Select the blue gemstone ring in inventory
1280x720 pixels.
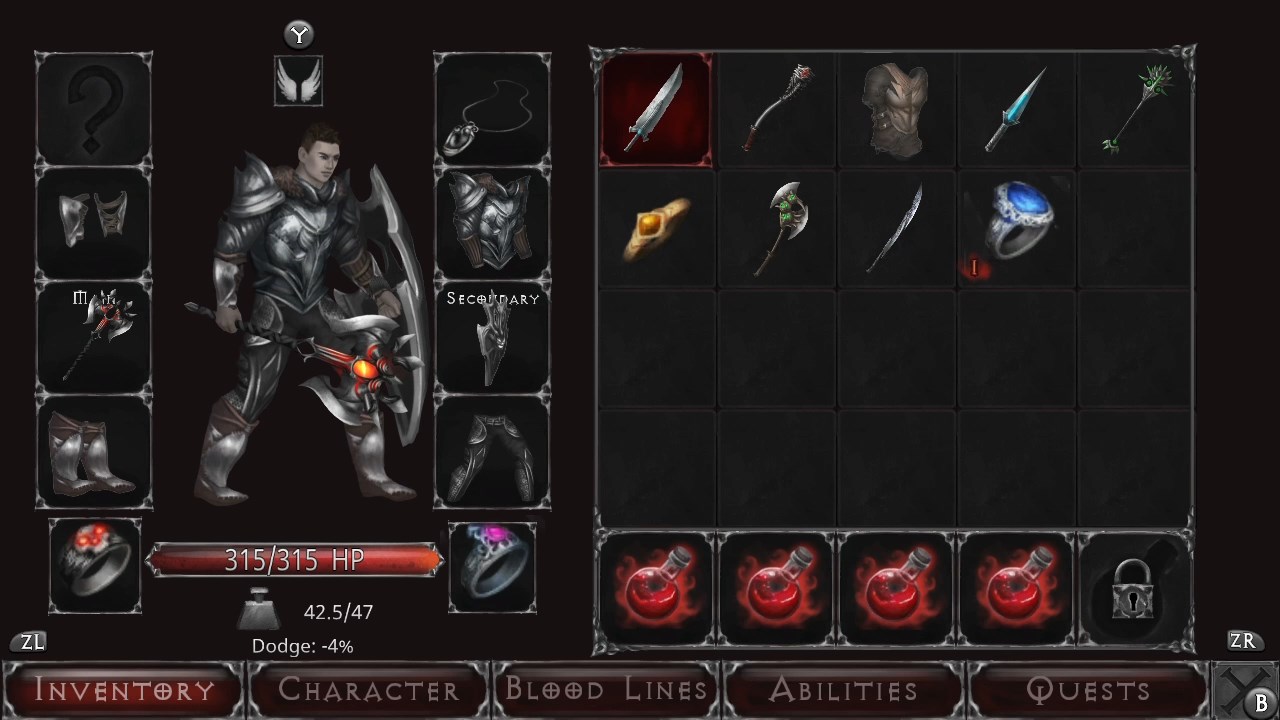pos(1015,227)
